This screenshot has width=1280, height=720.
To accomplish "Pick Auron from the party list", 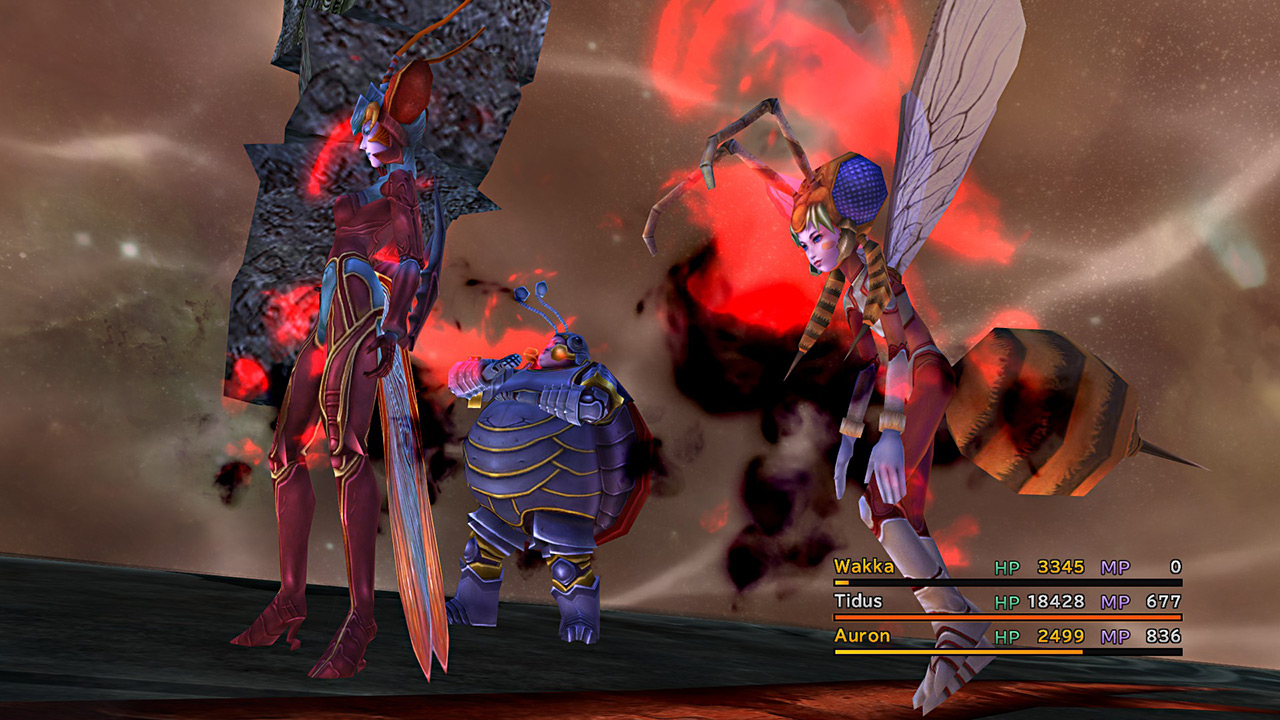I will 862,636.
